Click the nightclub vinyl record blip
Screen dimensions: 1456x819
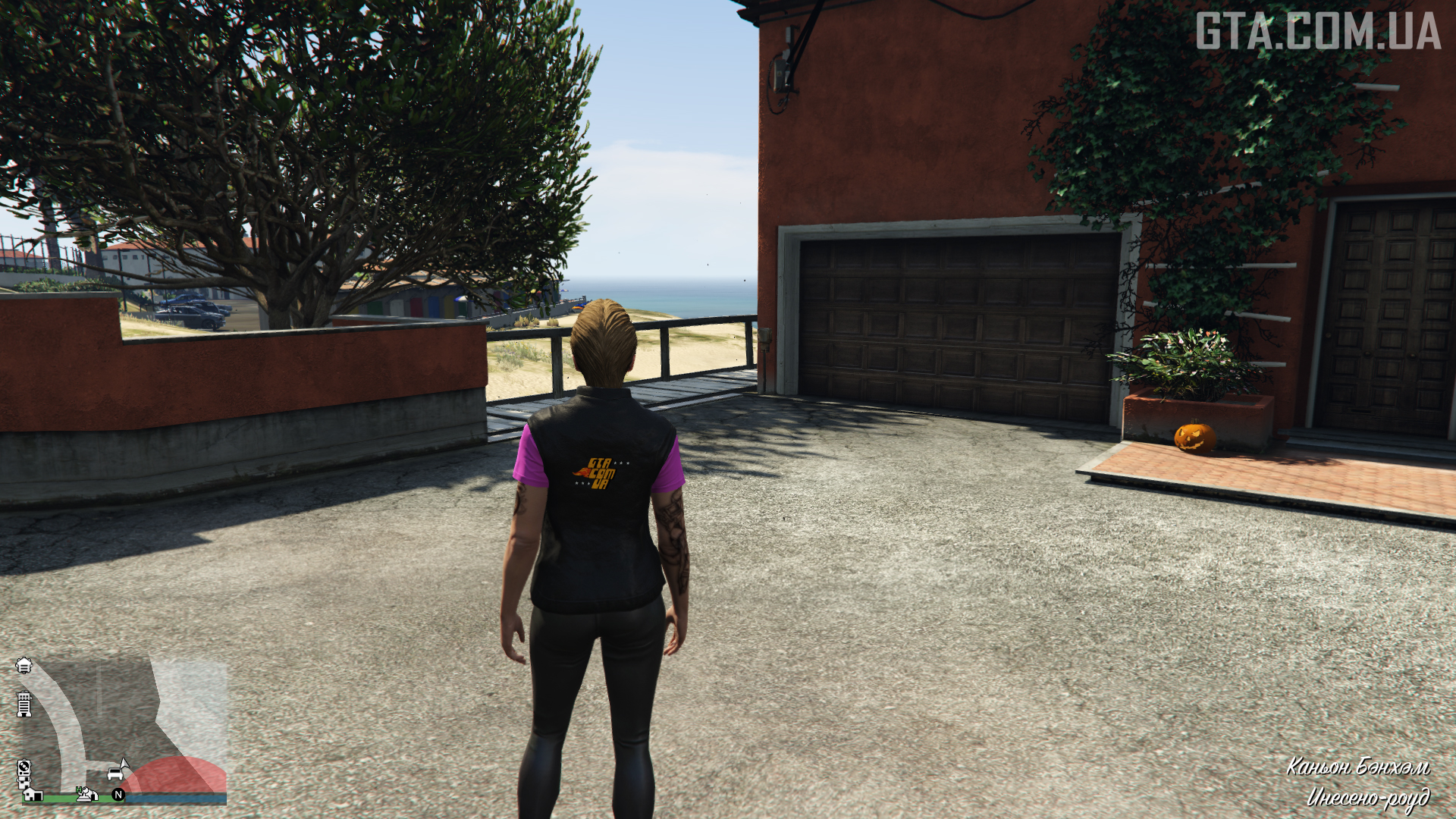(x=24, y=768)
